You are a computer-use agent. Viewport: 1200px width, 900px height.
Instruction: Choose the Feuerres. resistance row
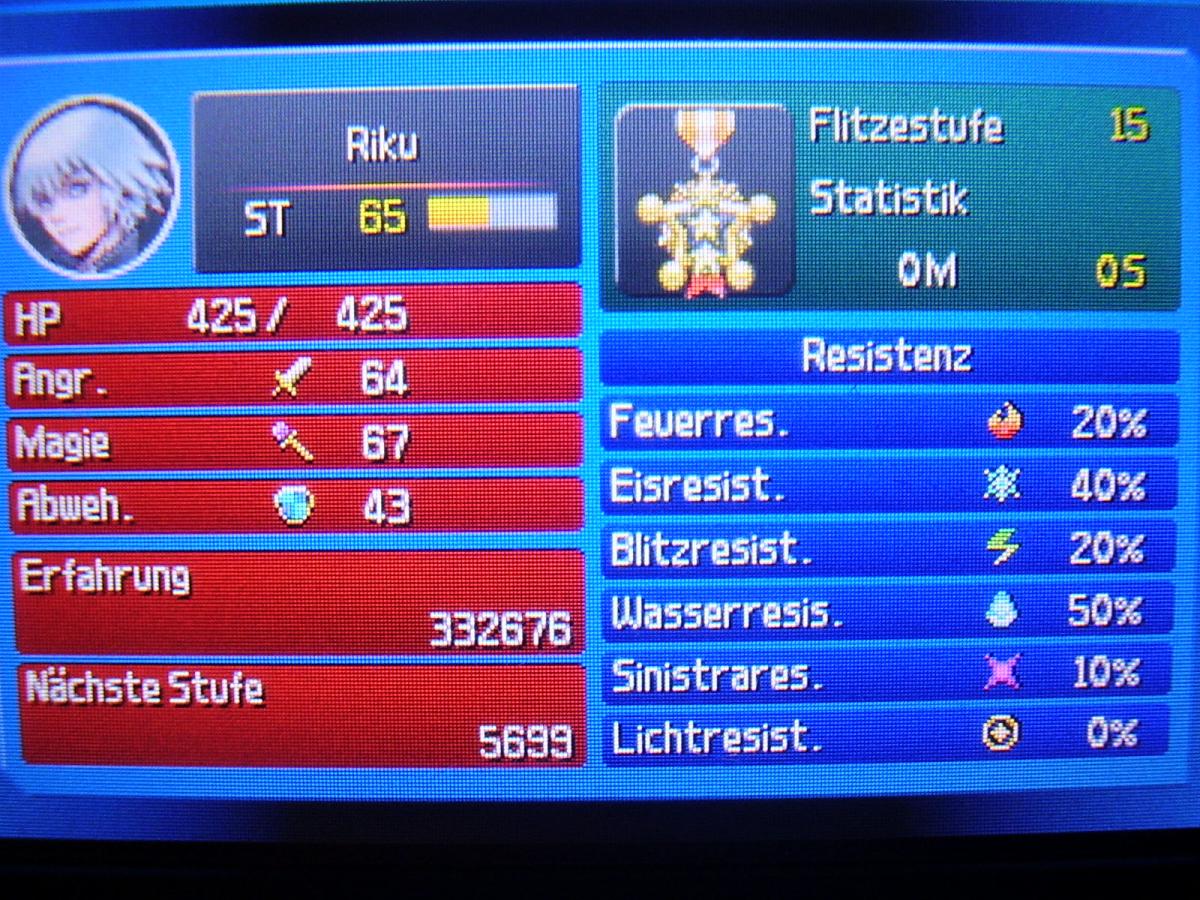point(887,423)
